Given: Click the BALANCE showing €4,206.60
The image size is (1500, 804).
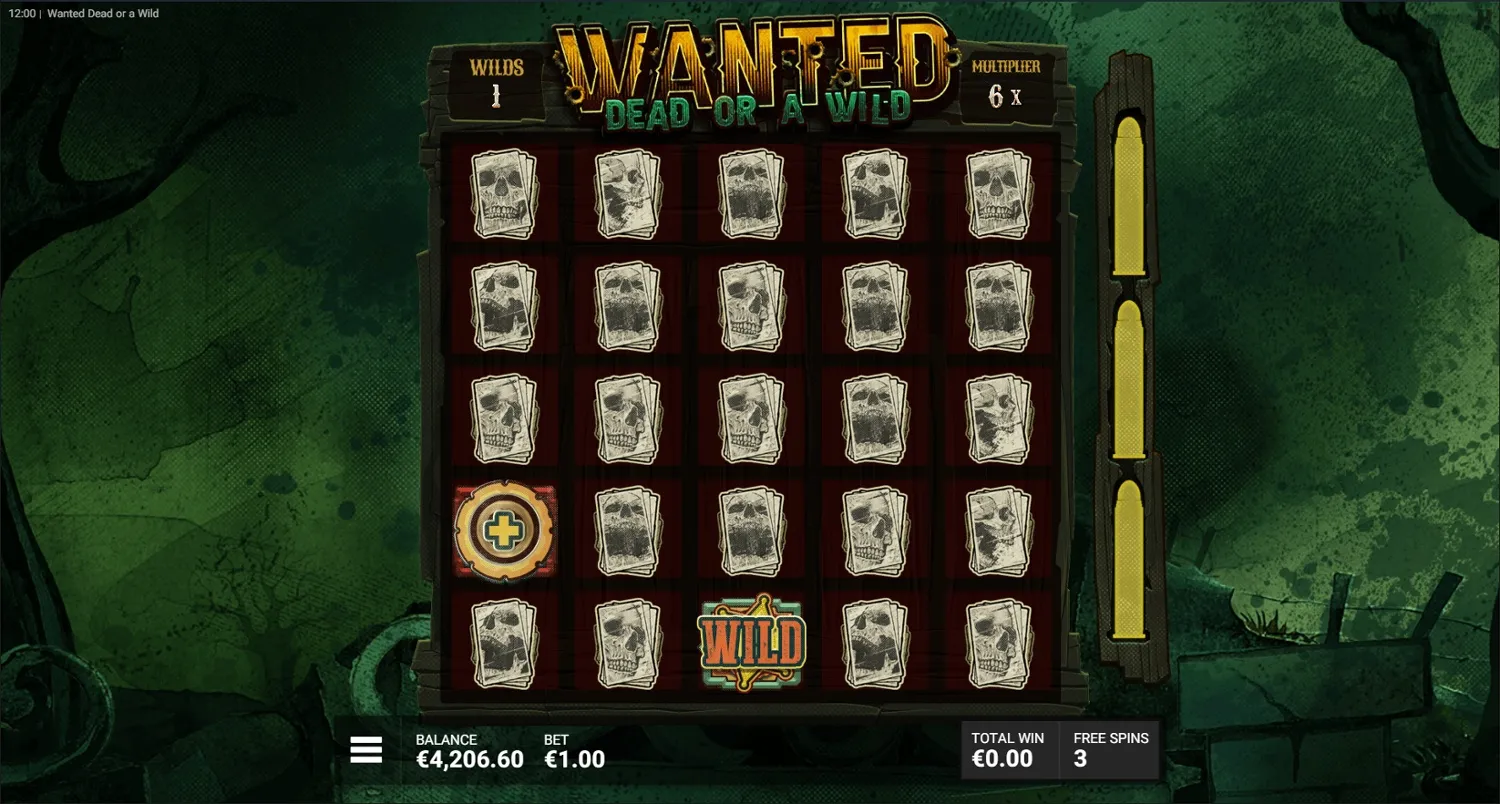Looking at the screenshot, I should pyautogui.click(x=470, y=750).
